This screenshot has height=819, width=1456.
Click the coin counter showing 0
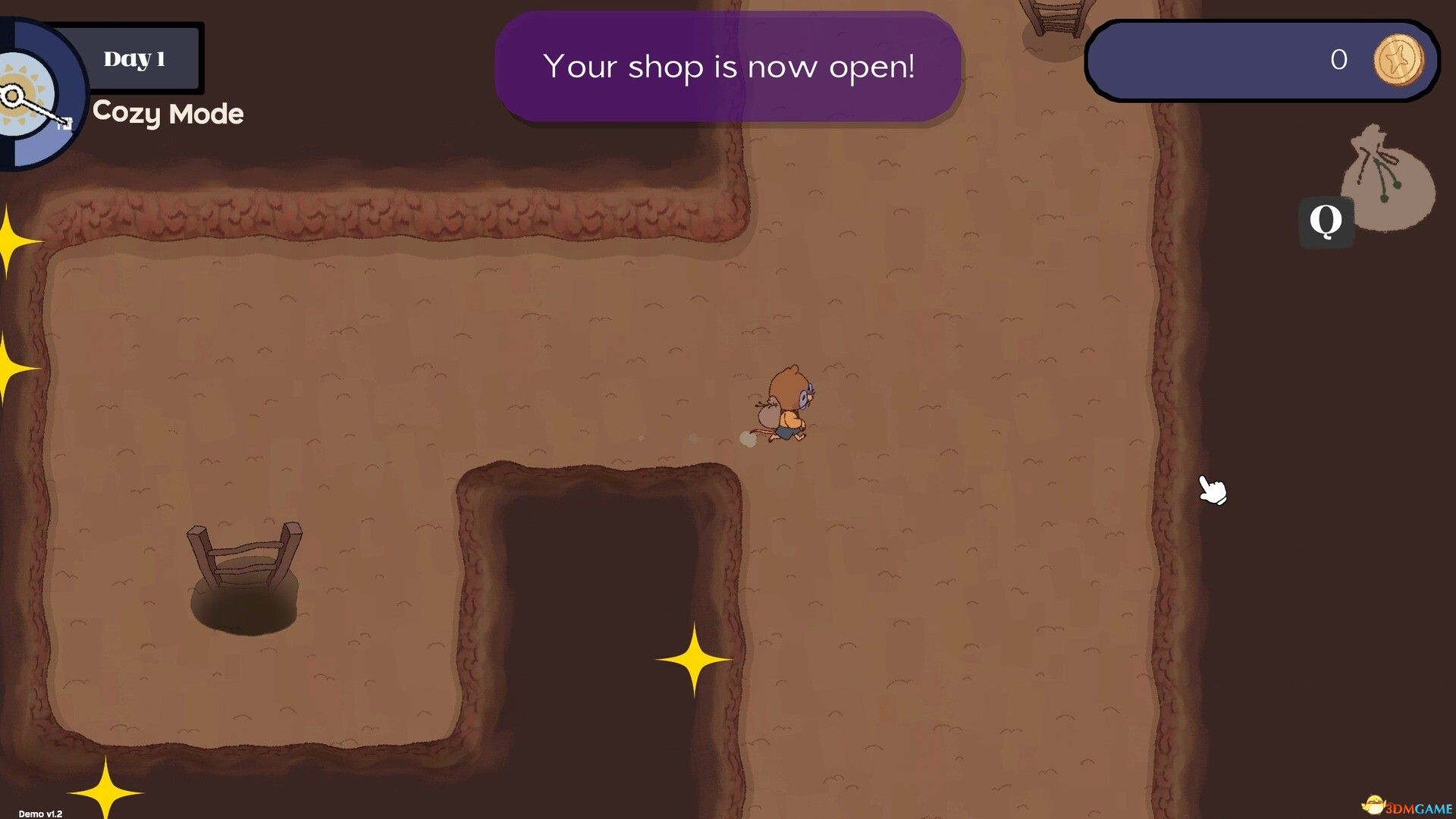1338,59
